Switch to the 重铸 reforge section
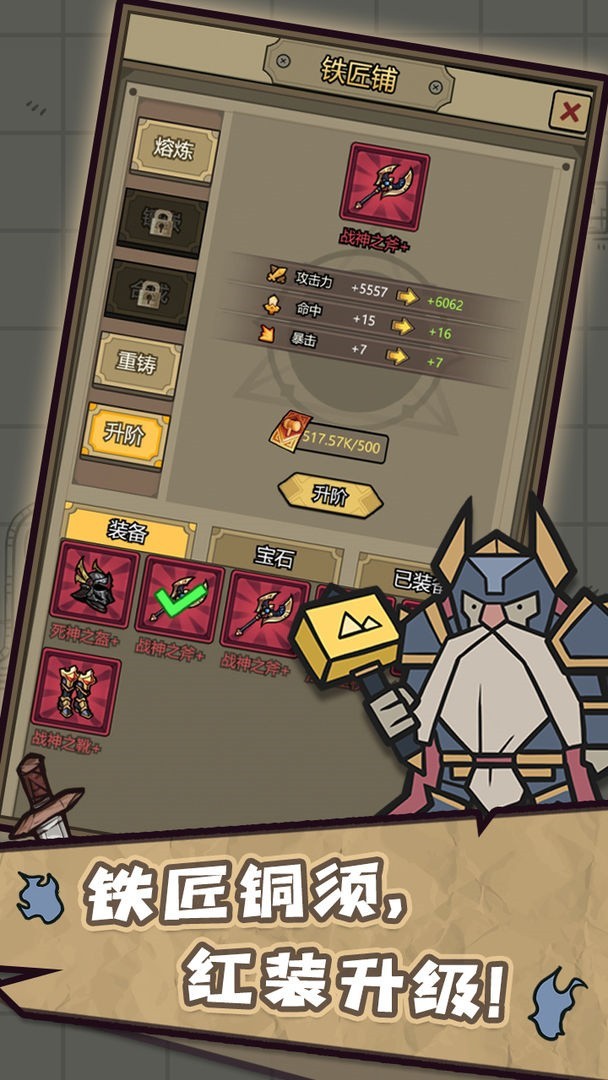 point(138,362)
